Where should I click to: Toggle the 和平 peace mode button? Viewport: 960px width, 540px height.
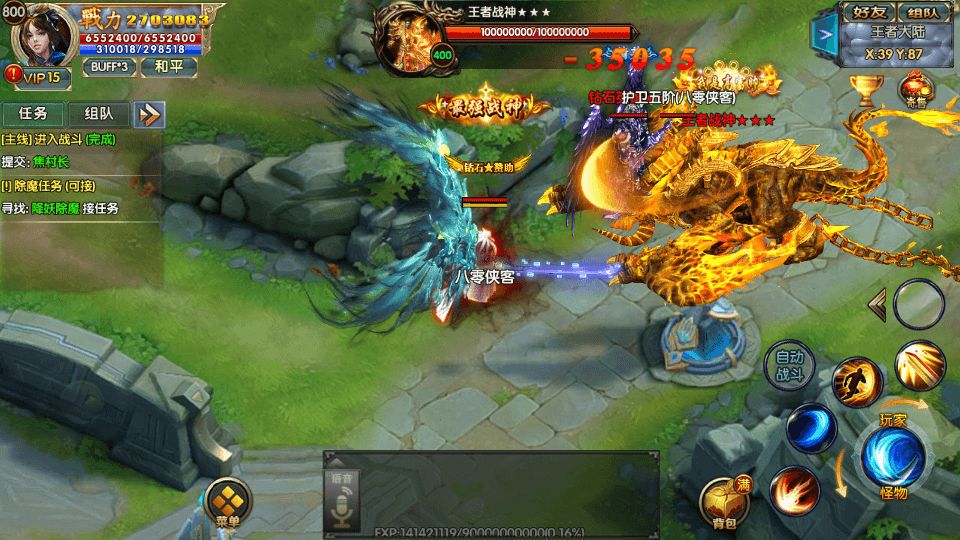point(167,67)
